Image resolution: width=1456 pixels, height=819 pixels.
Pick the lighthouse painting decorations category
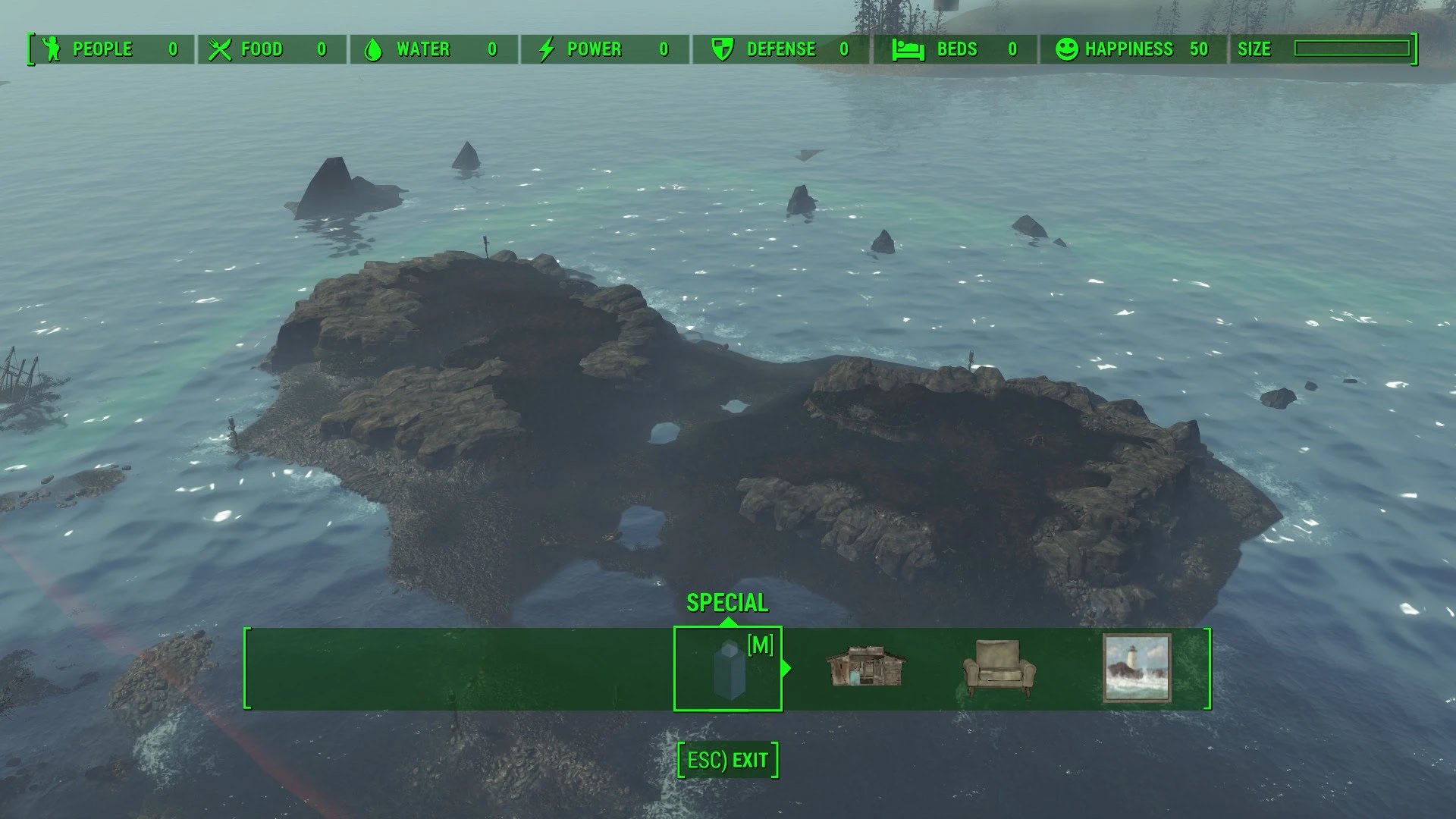(x=1136, y=668)
